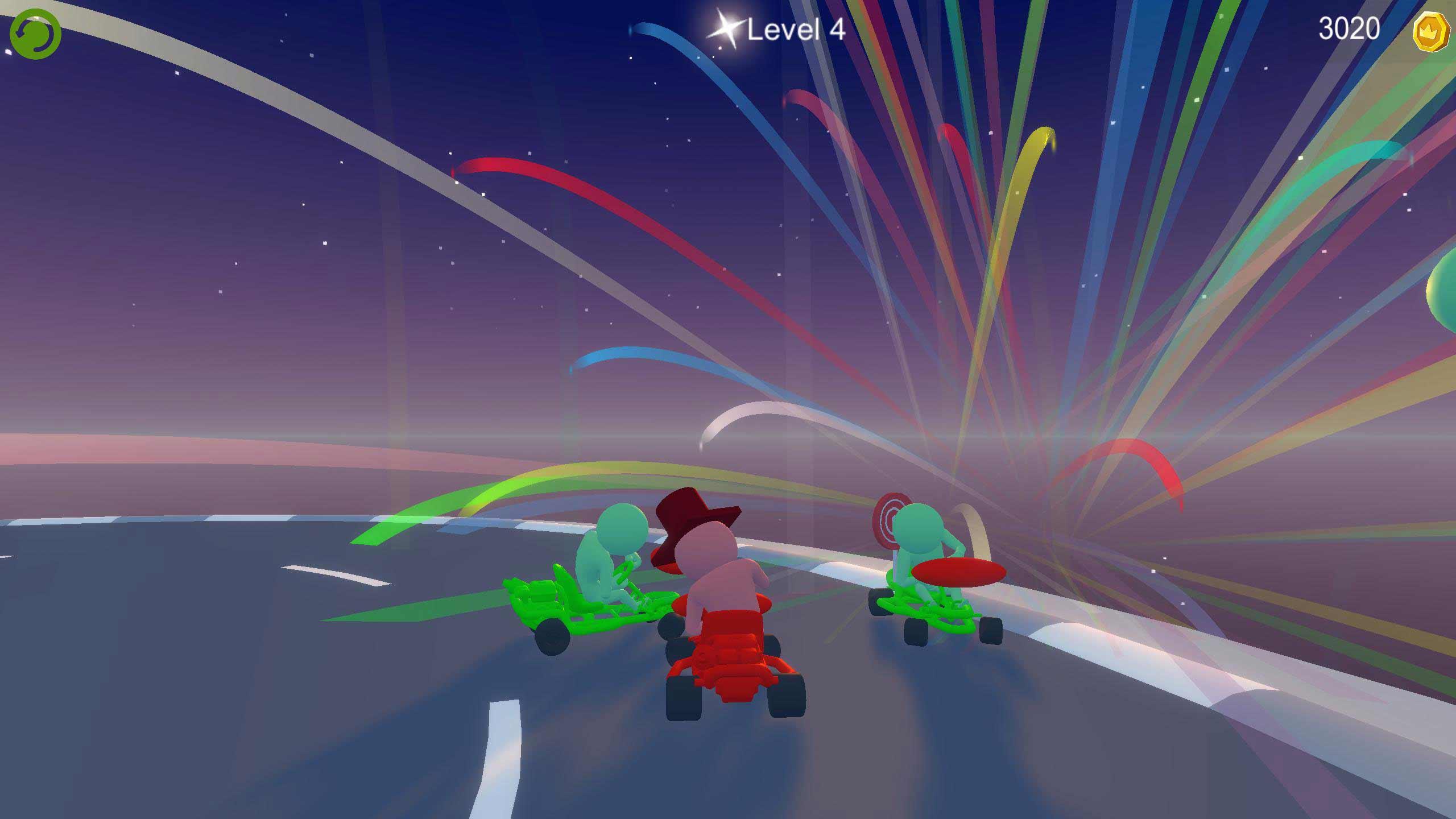Toggle the restart arrow in top-left corner
1456x819 pixels.
[35, 34]
